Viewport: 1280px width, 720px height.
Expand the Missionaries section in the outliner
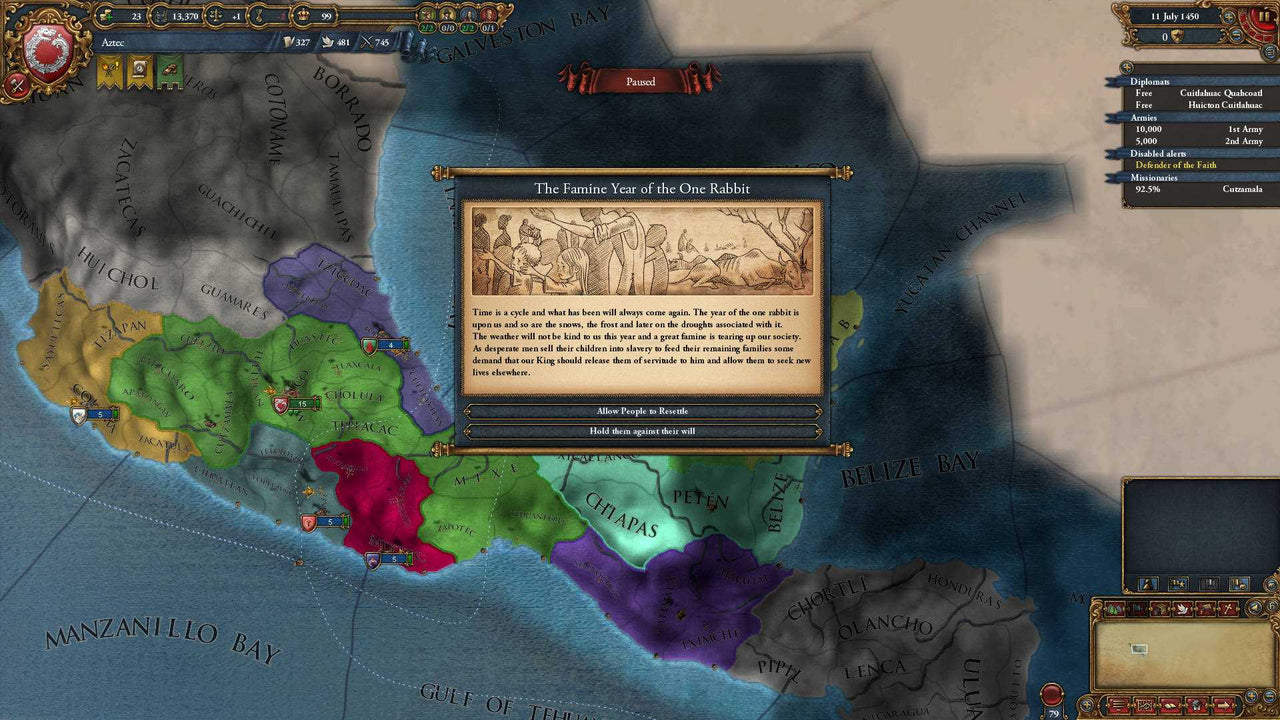click(1156, 176)
